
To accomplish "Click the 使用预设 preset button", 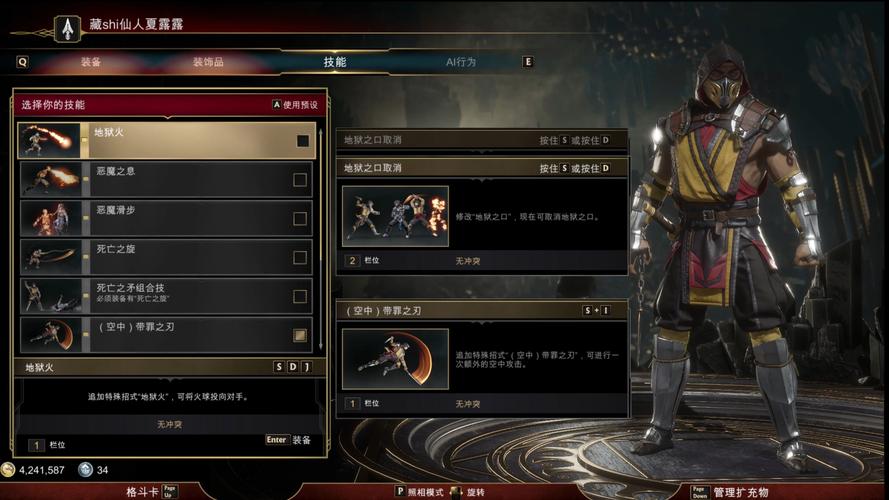I will (x=295, y=104).
